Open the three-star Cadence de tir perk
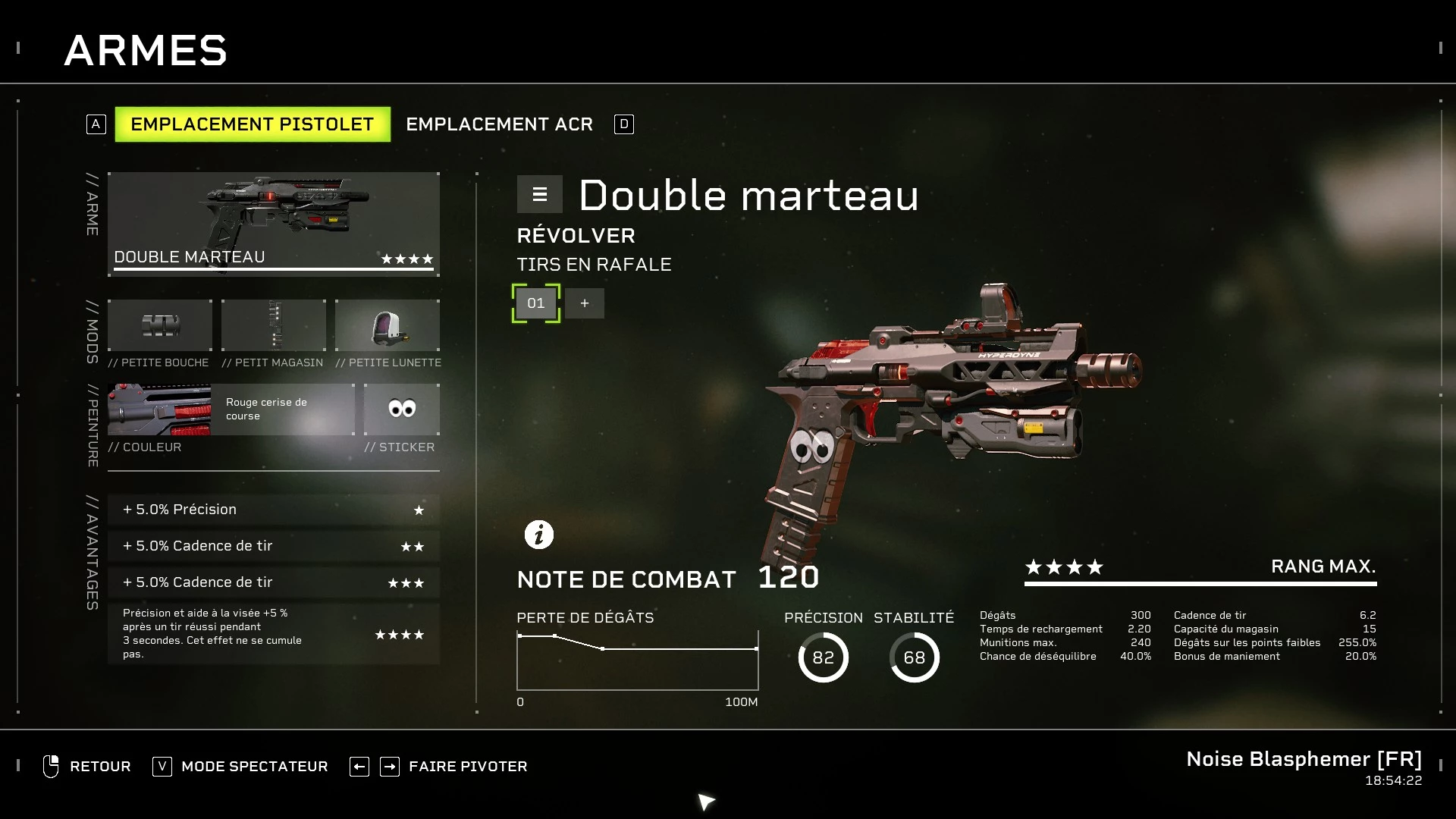This screenshot has width=1456, height=819. (x=273, y=582)
